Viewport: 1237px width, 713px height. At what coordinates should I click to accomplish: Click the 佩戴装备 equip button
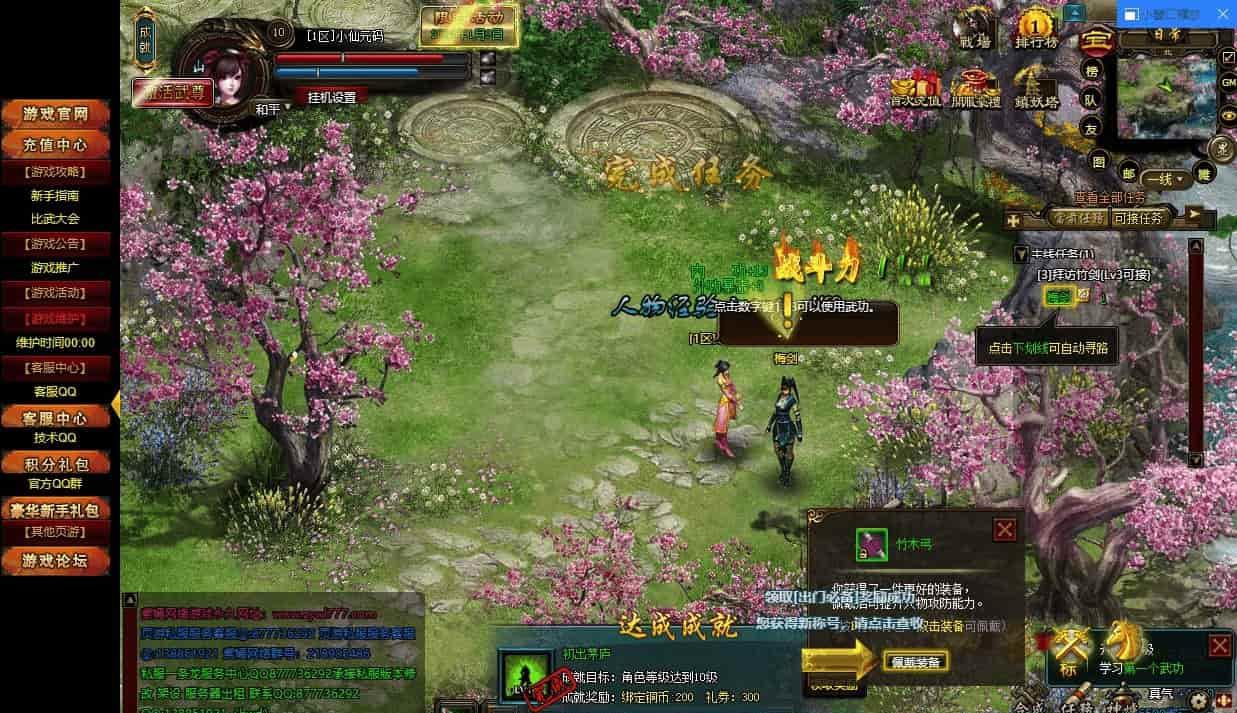[915, 661]
